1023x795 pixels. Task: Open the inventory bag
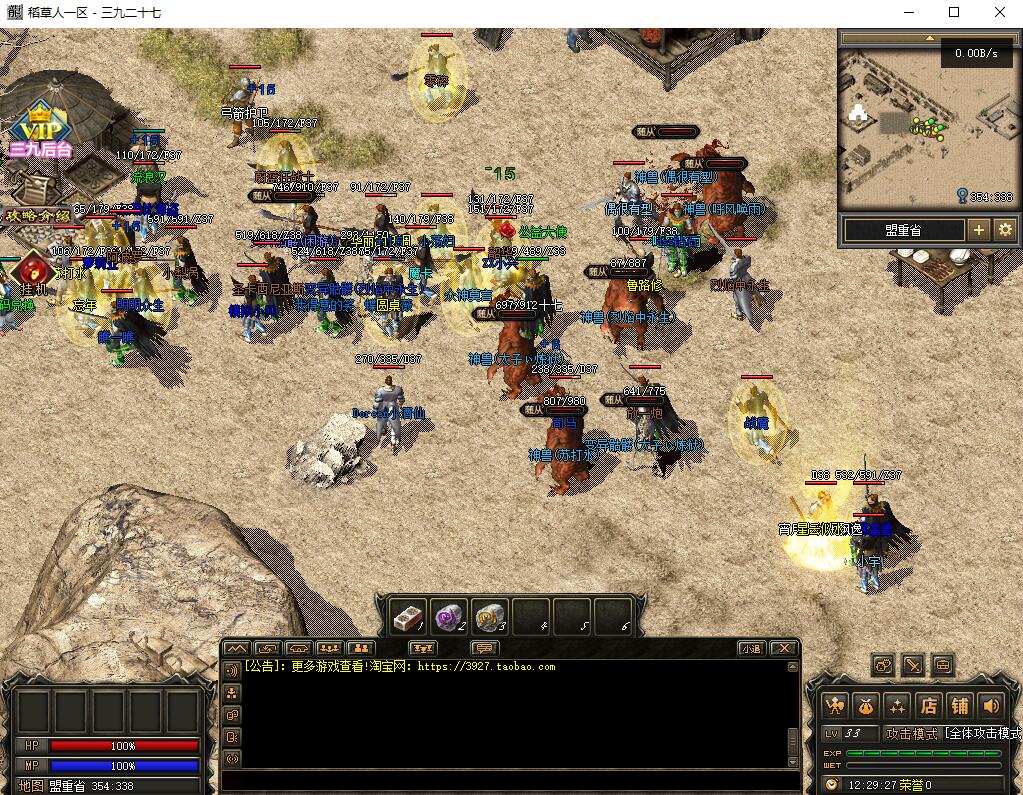click(x=866, y=705)
